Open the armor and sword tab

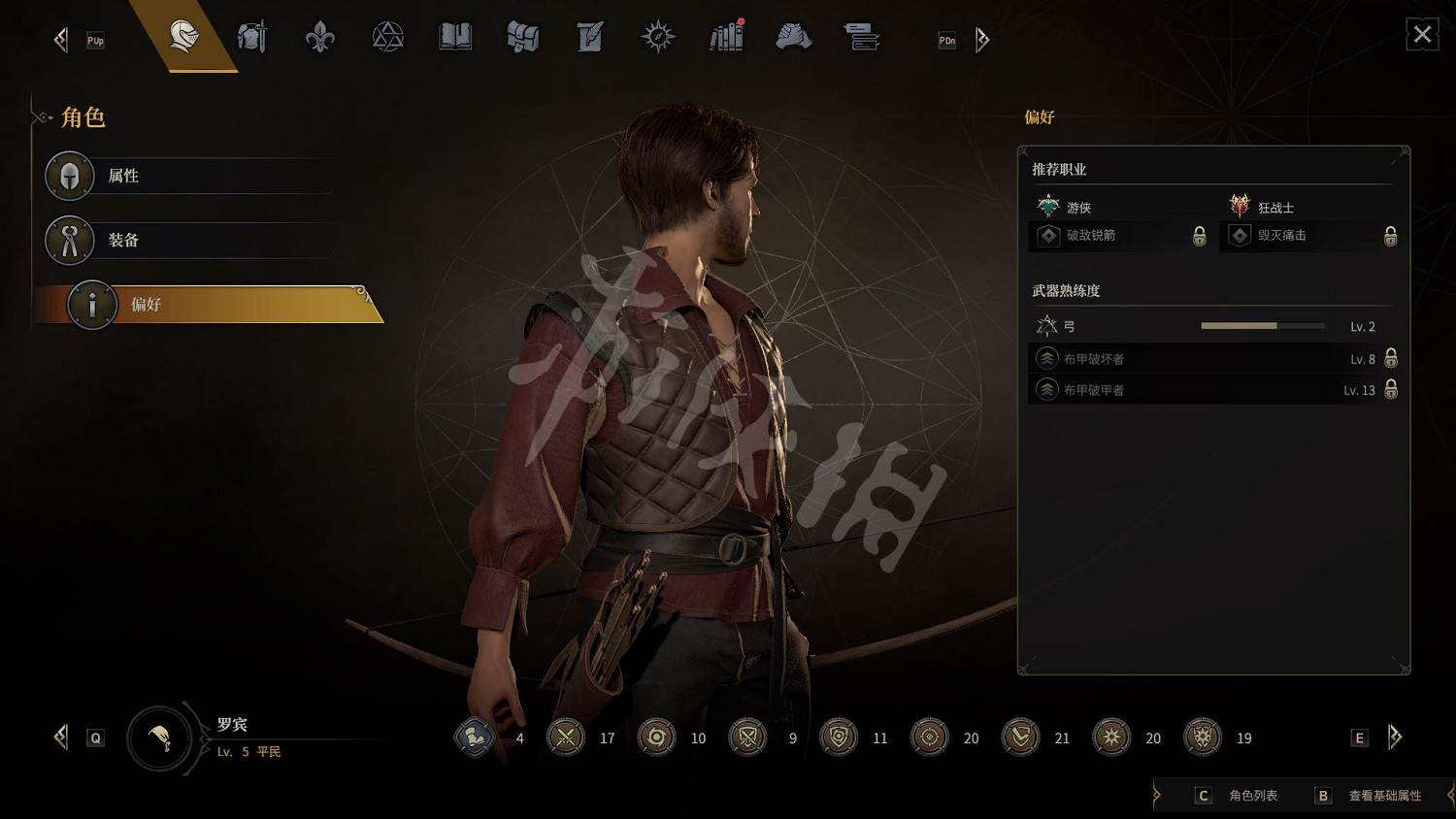pos(252,38)
